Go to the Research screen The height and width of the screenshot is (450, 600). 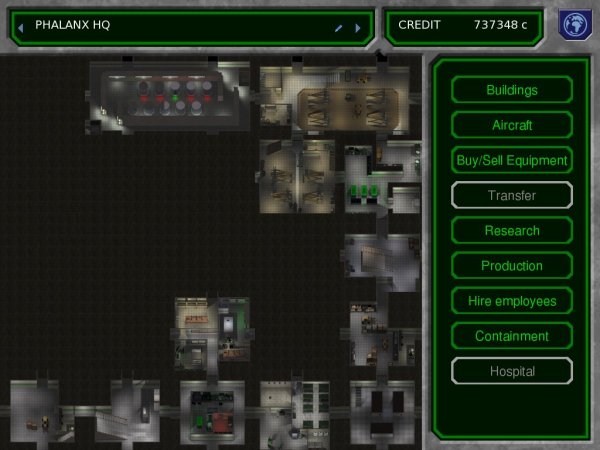click(511, 231)
